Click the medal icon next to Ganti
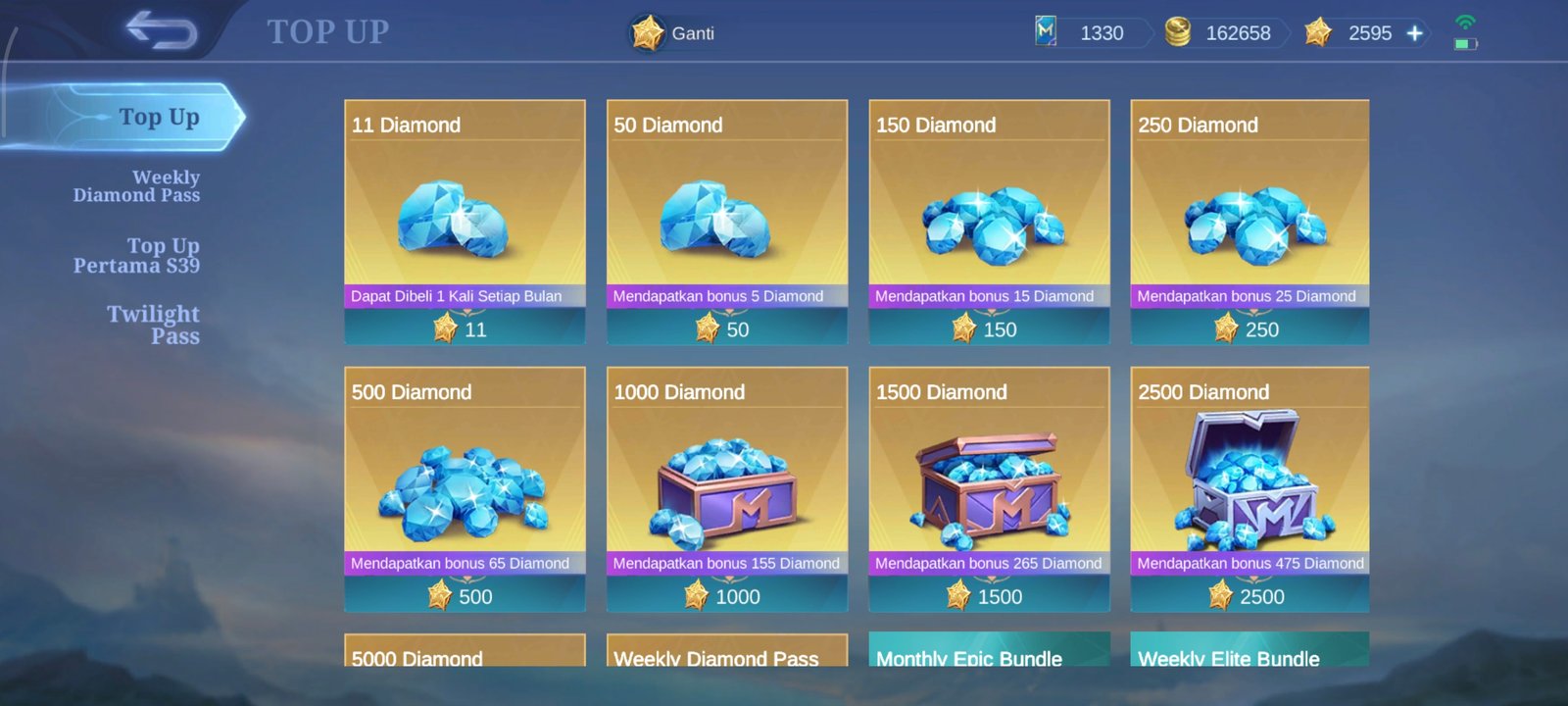 coord(647,32)
